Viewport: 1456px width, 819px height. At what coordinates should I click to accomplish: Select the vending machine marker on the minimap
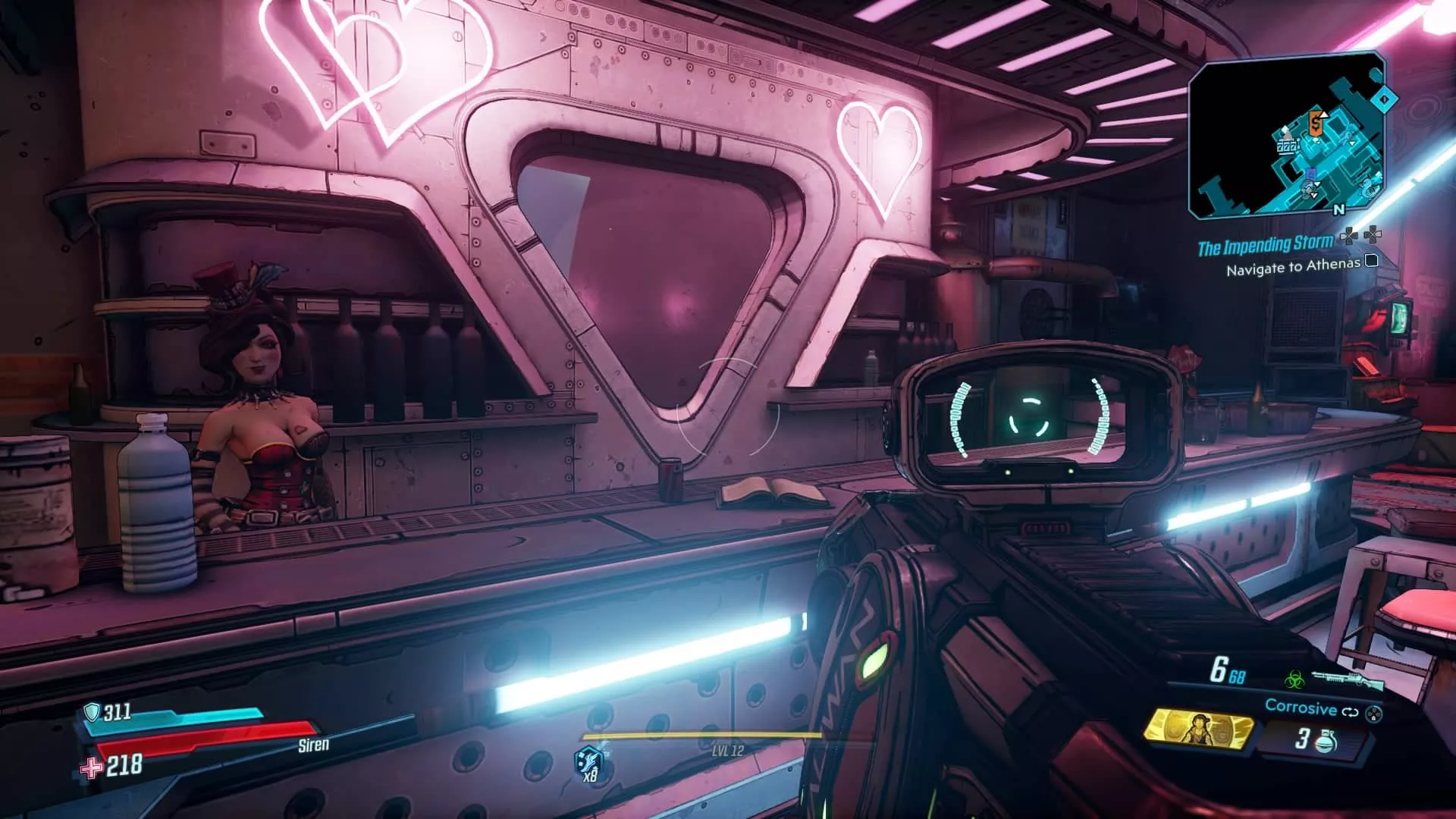tap(1315, 123)
